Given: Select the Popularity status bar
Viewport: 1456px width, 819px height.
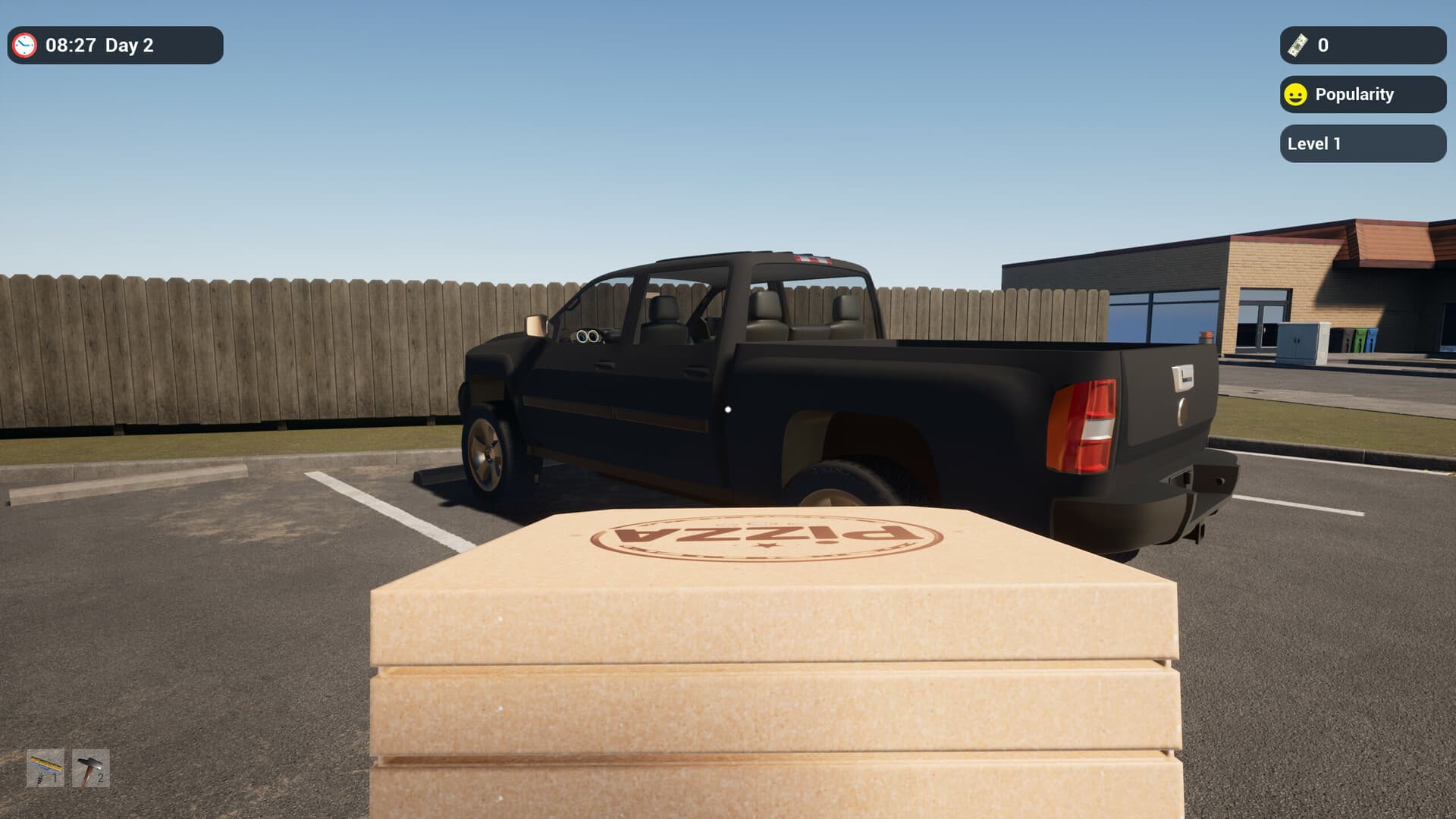Looking at the screenshot, I should pos(1361,94).
